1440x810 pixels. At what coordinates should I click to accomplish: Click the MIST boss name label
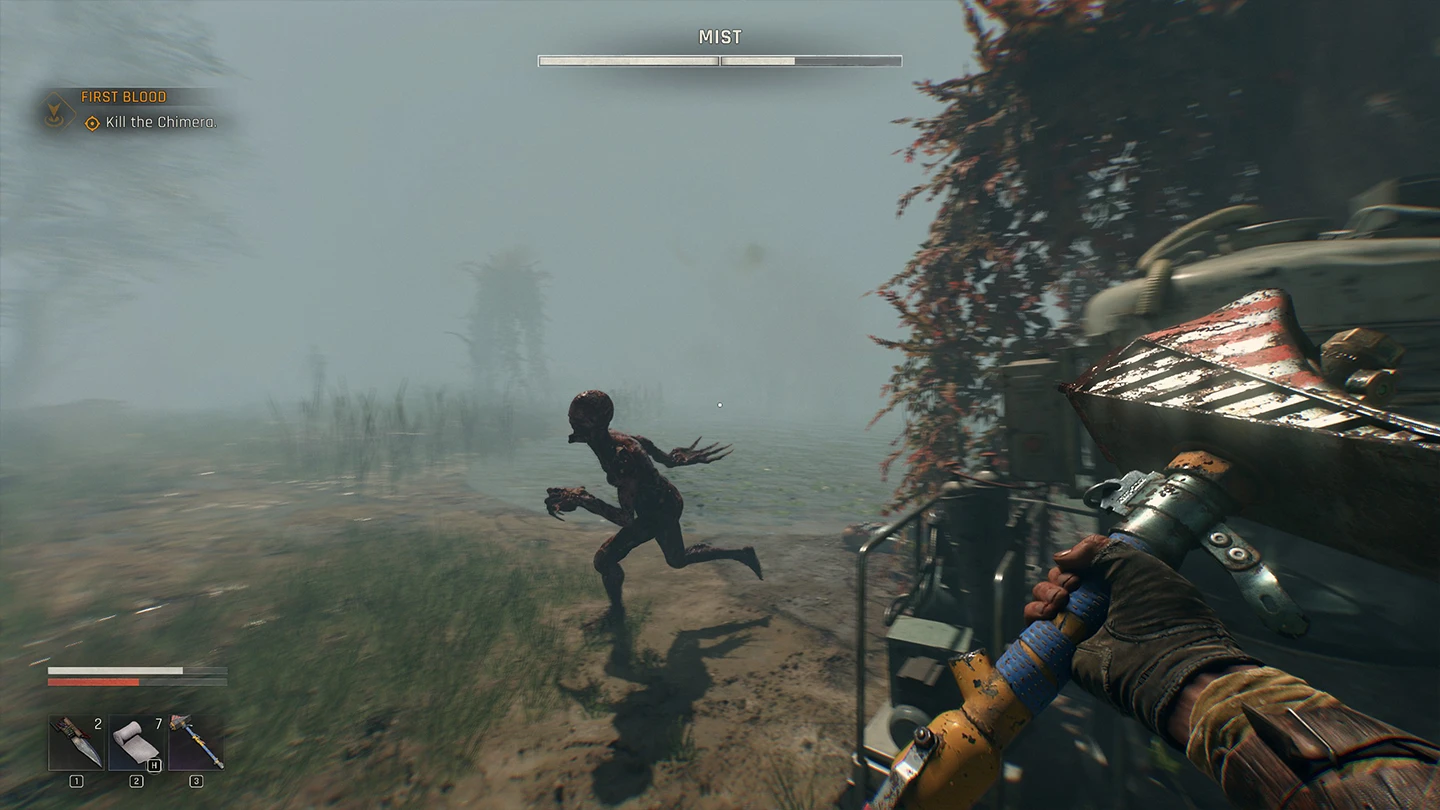pos(719,37)
